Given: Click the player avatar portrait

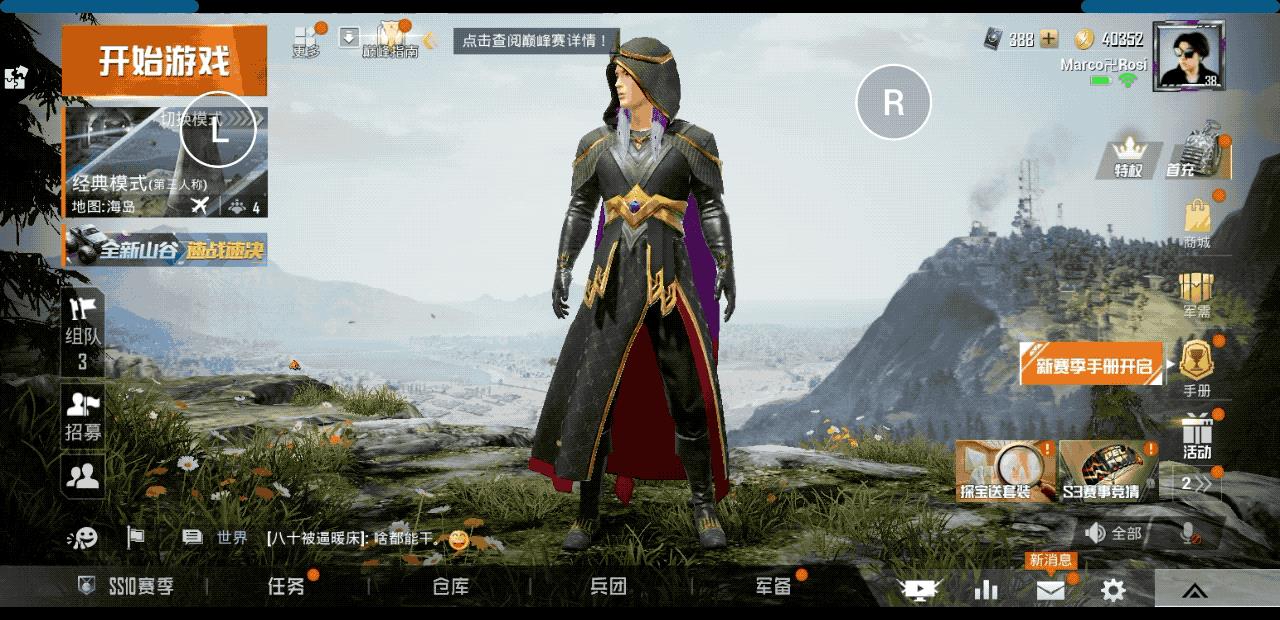Looking at the screenshot, I should [x=1188, y=56].
